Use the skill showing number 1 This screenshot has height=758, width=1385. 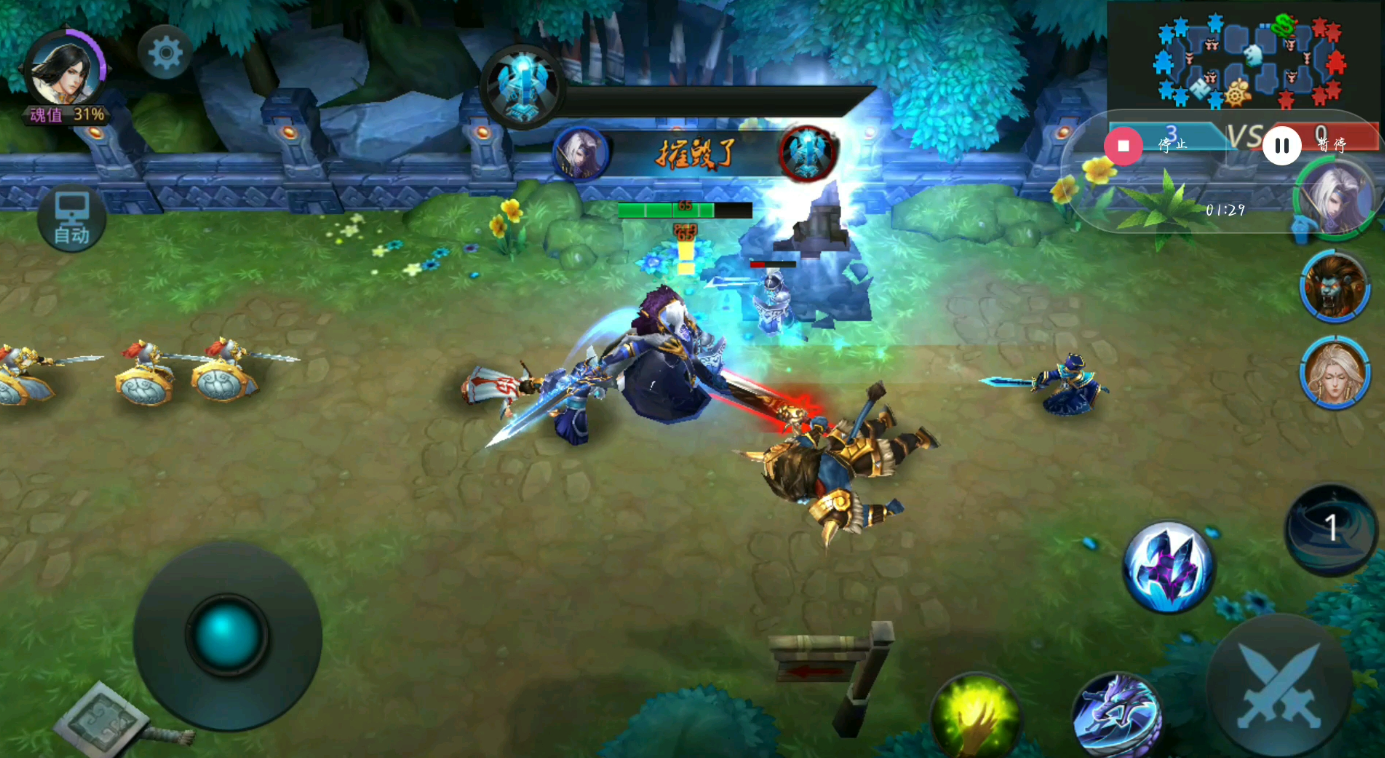(x=1331, y=530)
